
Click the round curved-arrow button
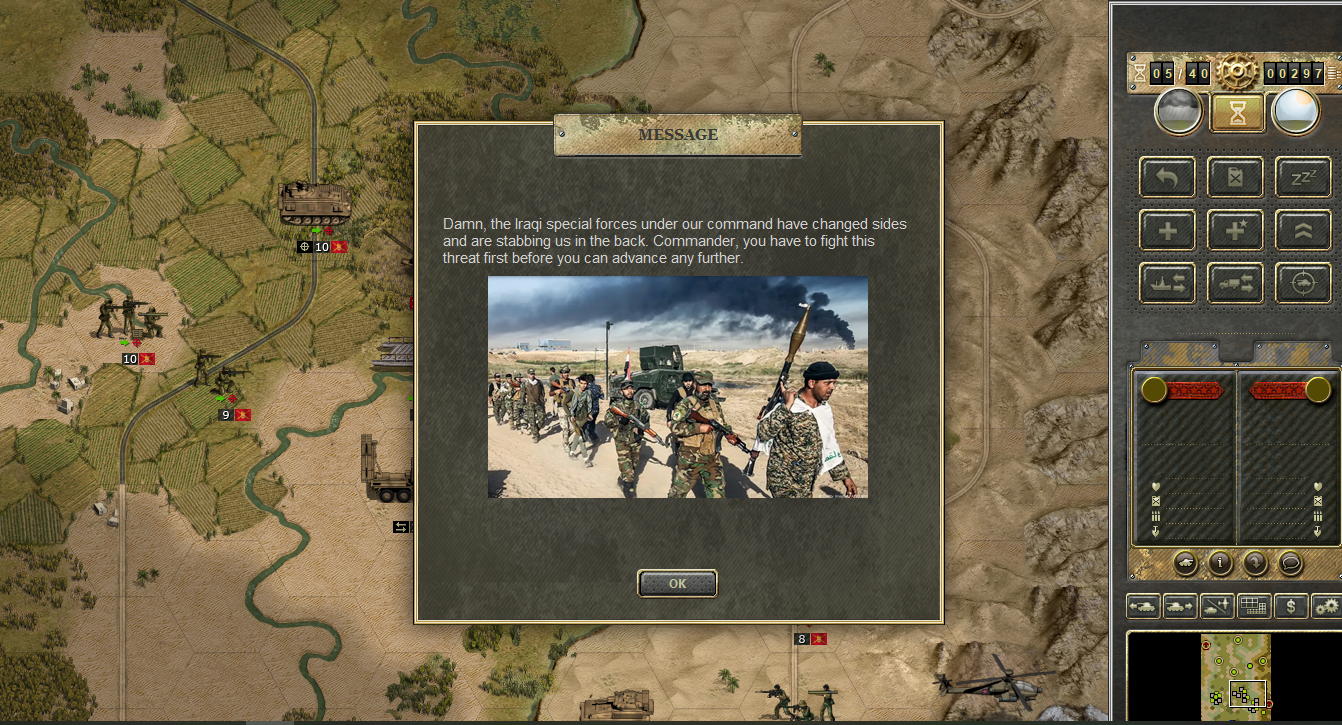point(1255,563)
